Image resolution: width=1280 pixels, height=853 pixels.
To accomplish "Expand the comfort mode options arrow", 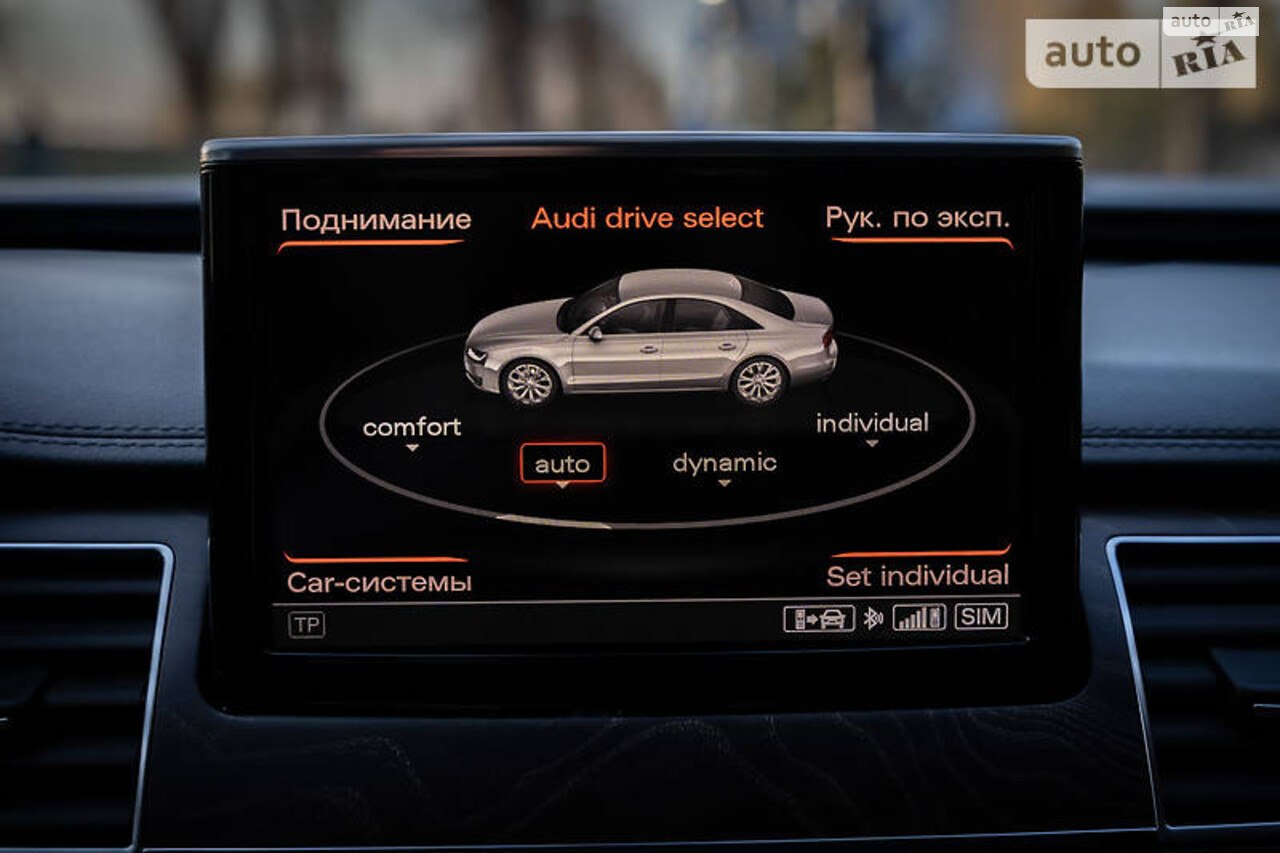I will click(410, 447).
